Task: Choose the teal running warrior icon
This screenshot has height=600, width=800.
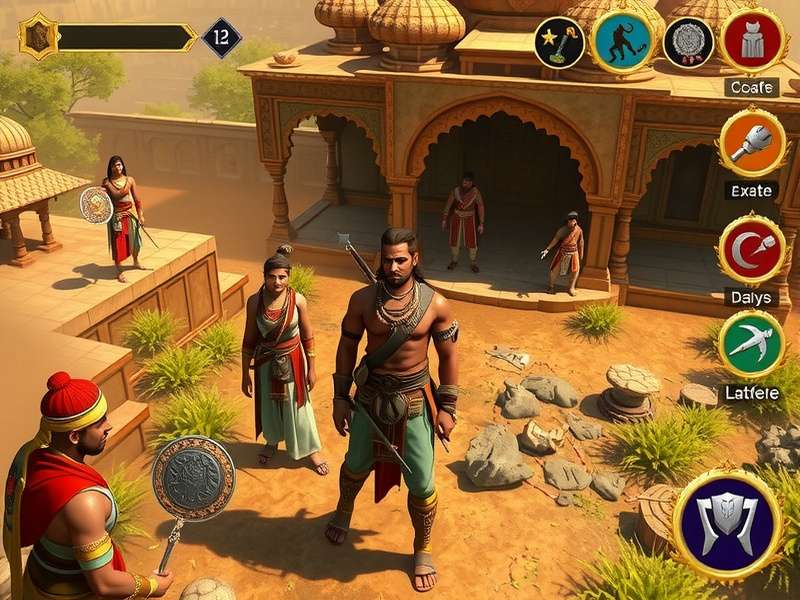Action: pos(623,42)
